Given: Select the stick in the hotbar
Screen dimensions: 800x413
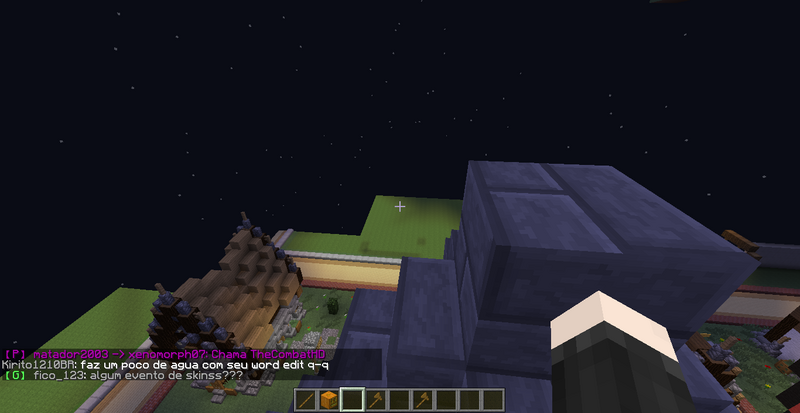Looking at the screenshot, I should [304, 400].
